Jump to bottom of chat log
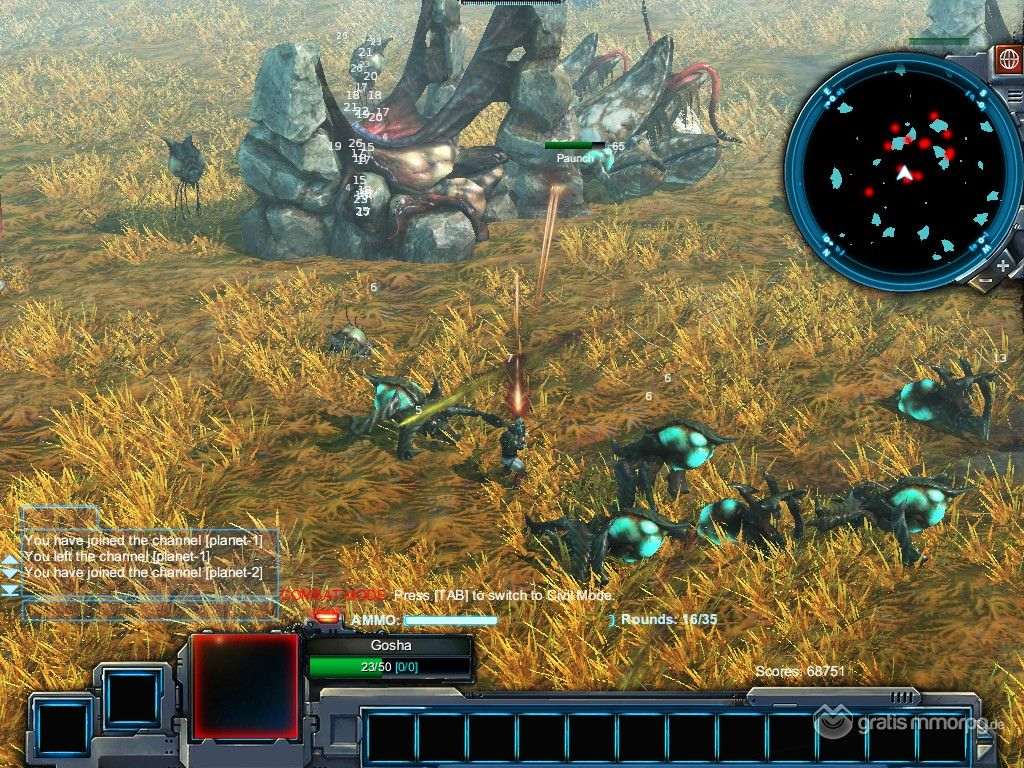1024x768 pixels. pos(10,591)
